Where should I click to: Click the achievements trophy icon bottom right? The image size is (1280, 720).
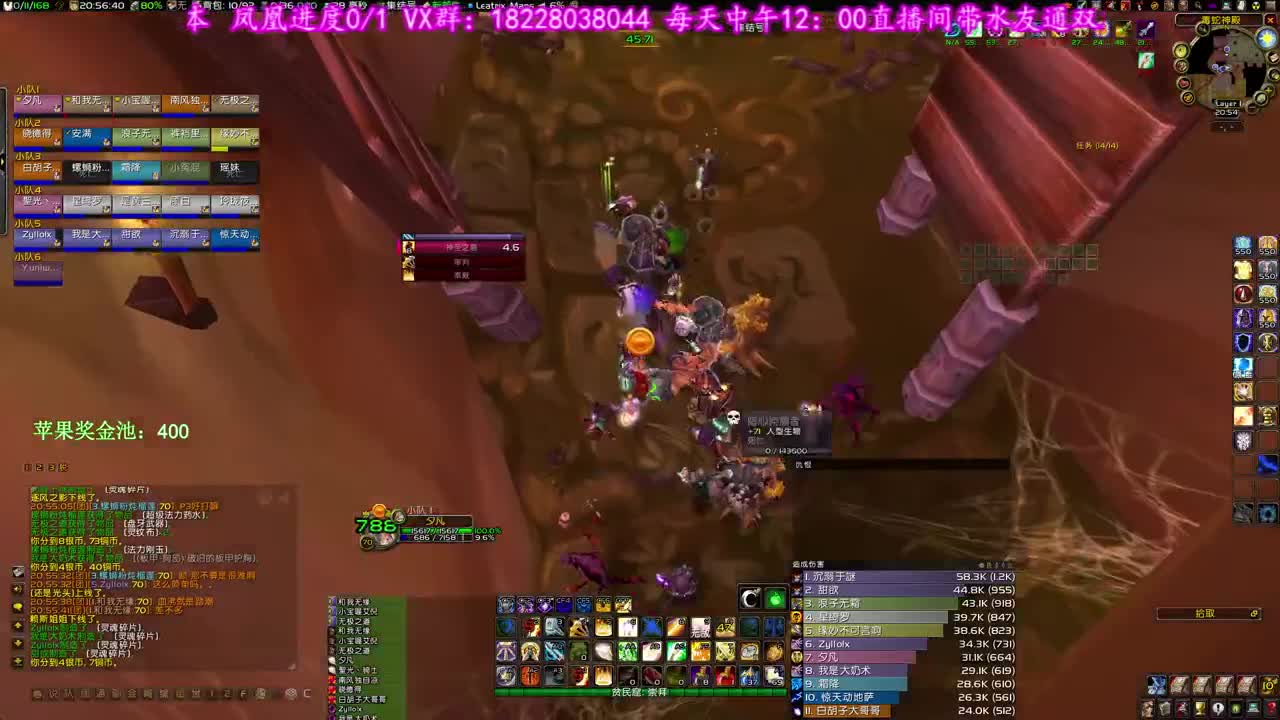coord(1199,708)
